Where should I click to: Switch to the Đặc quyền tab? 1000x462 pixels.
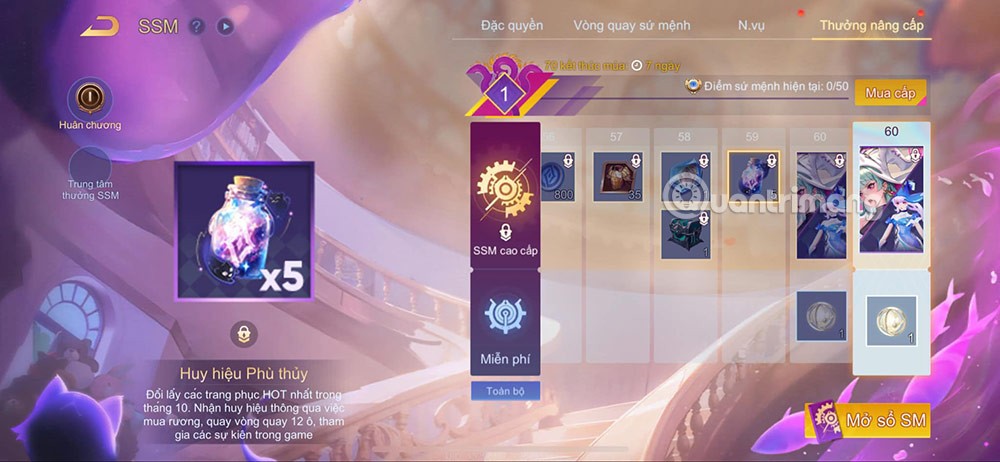pos(511,24)
